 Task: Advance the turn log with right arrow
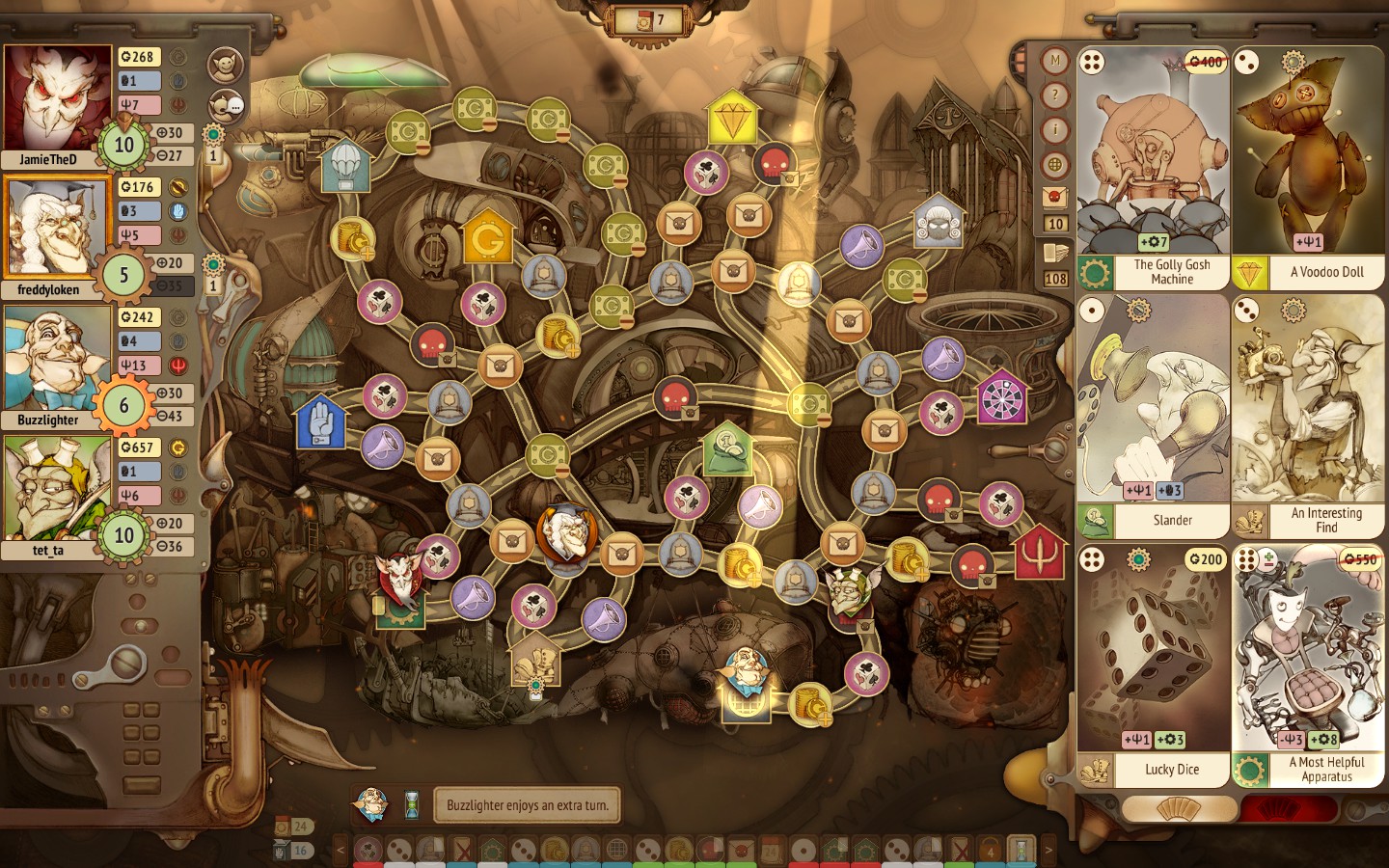coord(1049,850)
